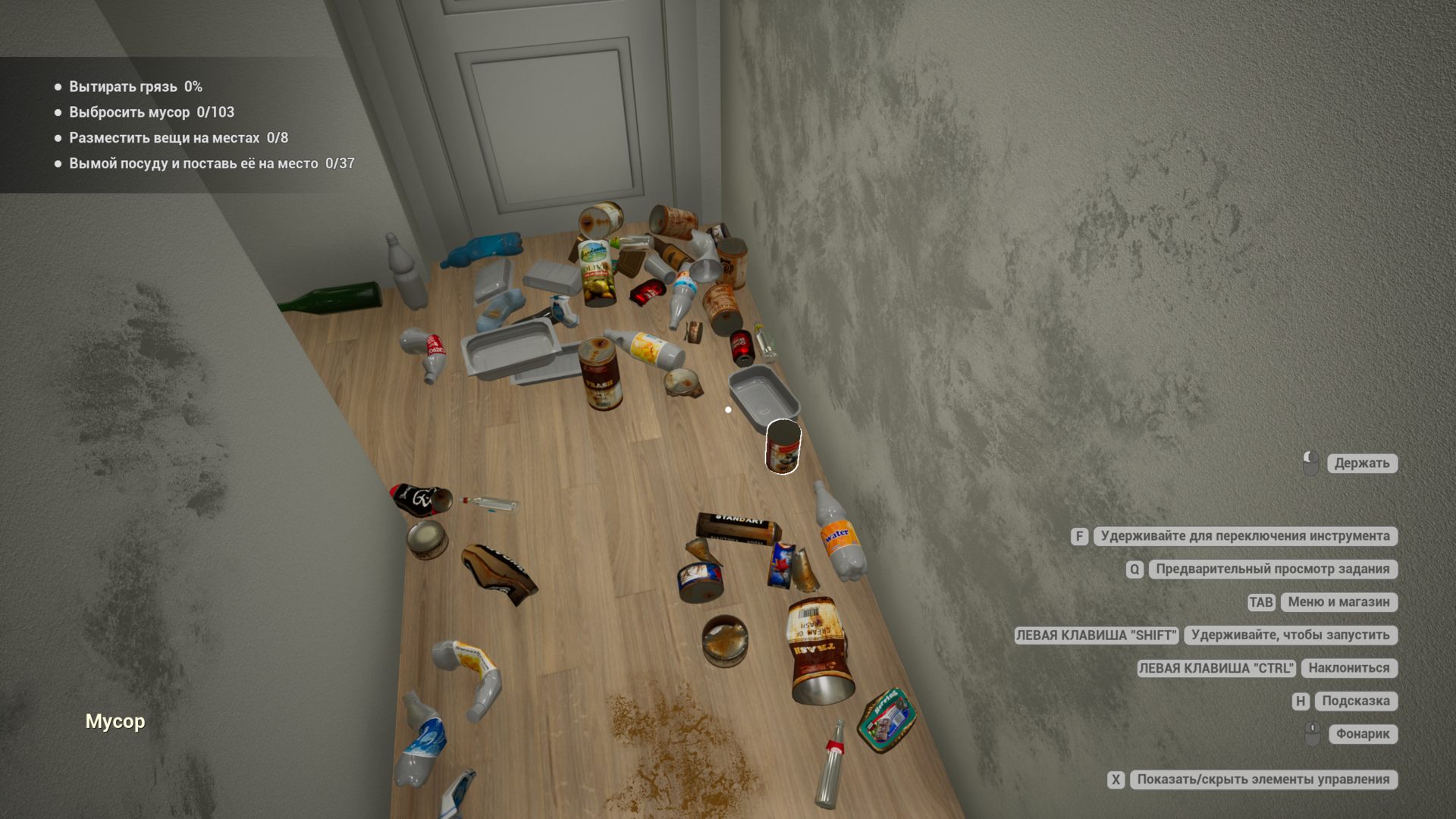Click the Вымой посуду objective entry
1456x819 pixels.
[x=212, y=163]
